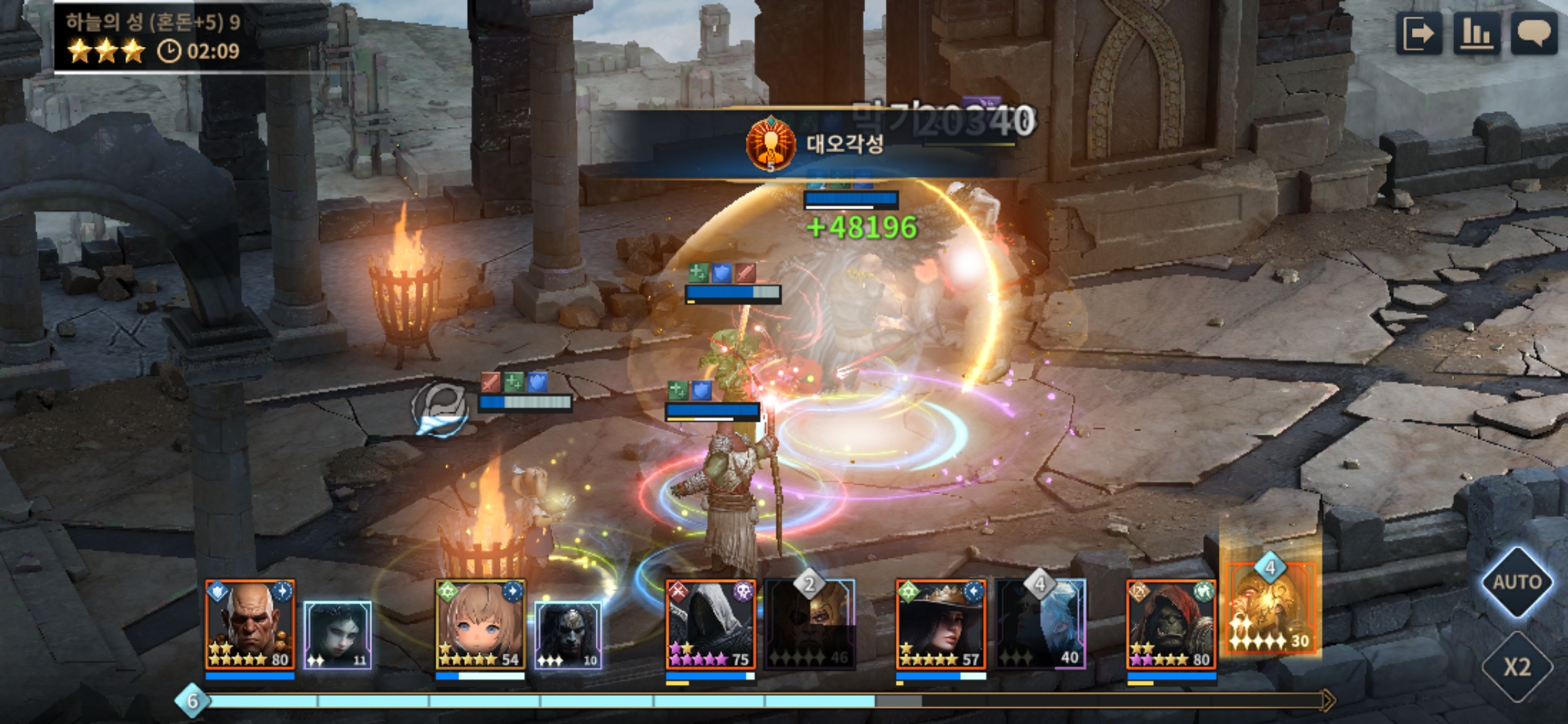The height and width of the screenshot is (724, 1568).
Task: Use the icy blue skill card costing 4
Action: (1041, 625)
